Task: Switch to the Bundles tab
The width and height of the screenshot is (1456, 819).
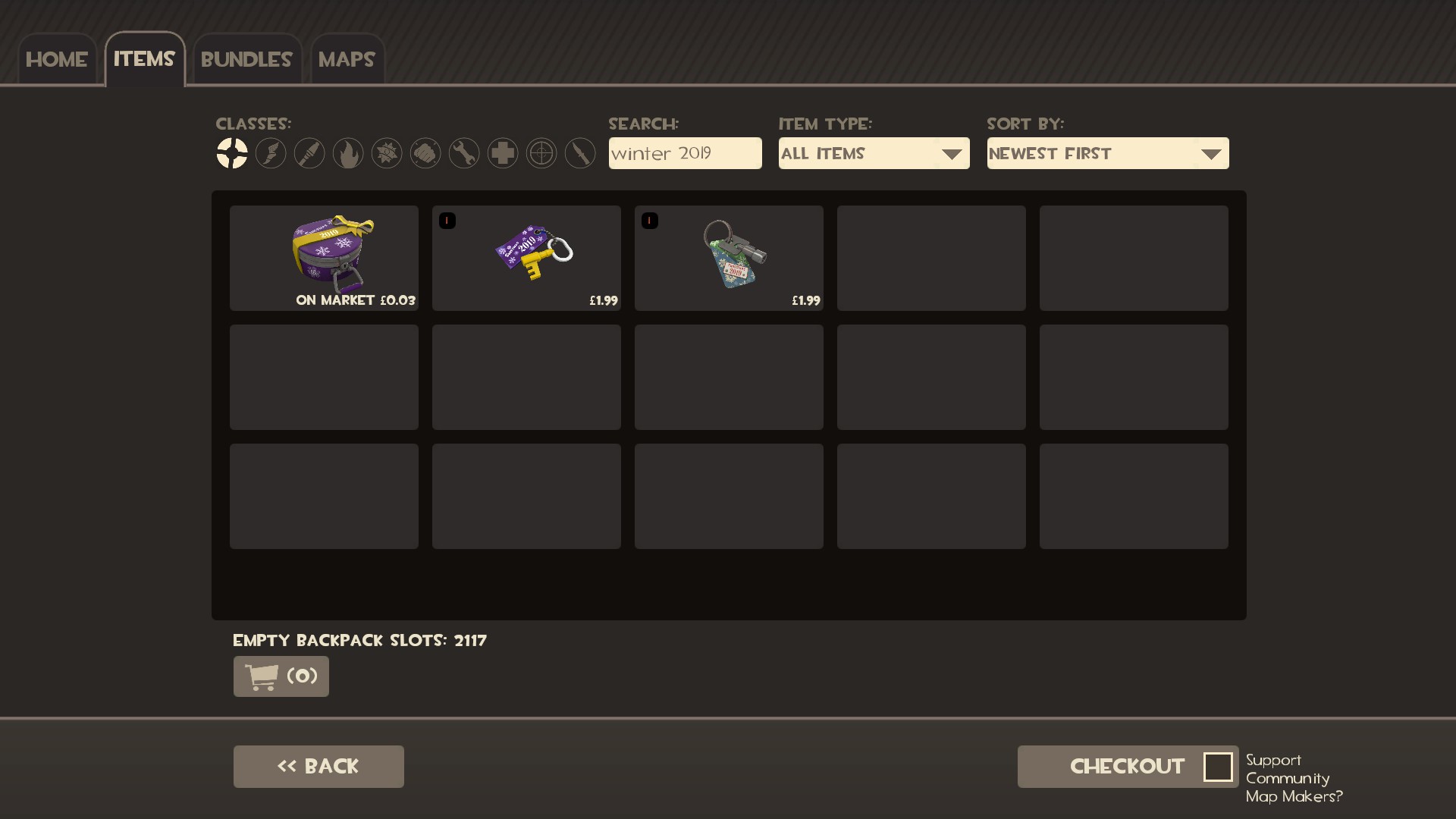Action: click(x=246, y=58)
